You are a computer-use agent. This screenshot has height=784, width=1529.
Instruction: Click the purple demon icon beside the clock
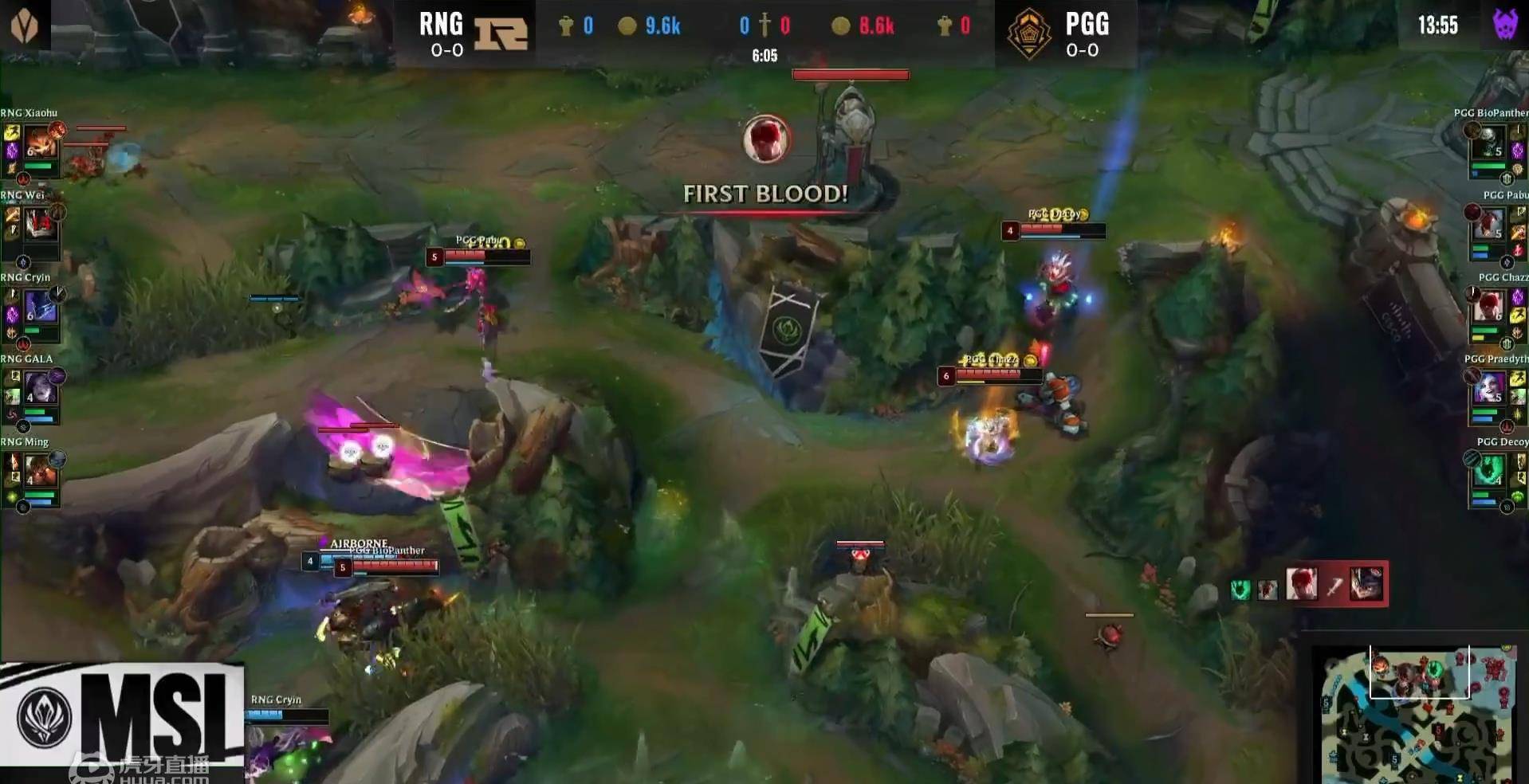pyautogui.click(x=1505, y=25)
